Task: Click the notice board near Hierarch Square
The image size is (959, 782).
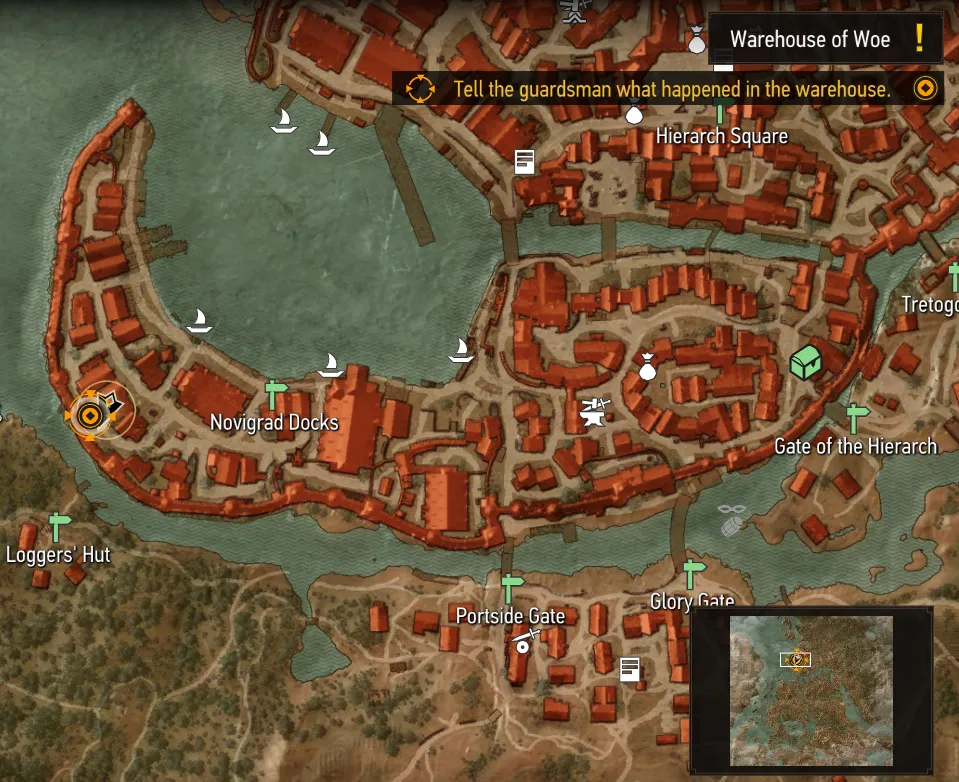Action: (524, 161)
